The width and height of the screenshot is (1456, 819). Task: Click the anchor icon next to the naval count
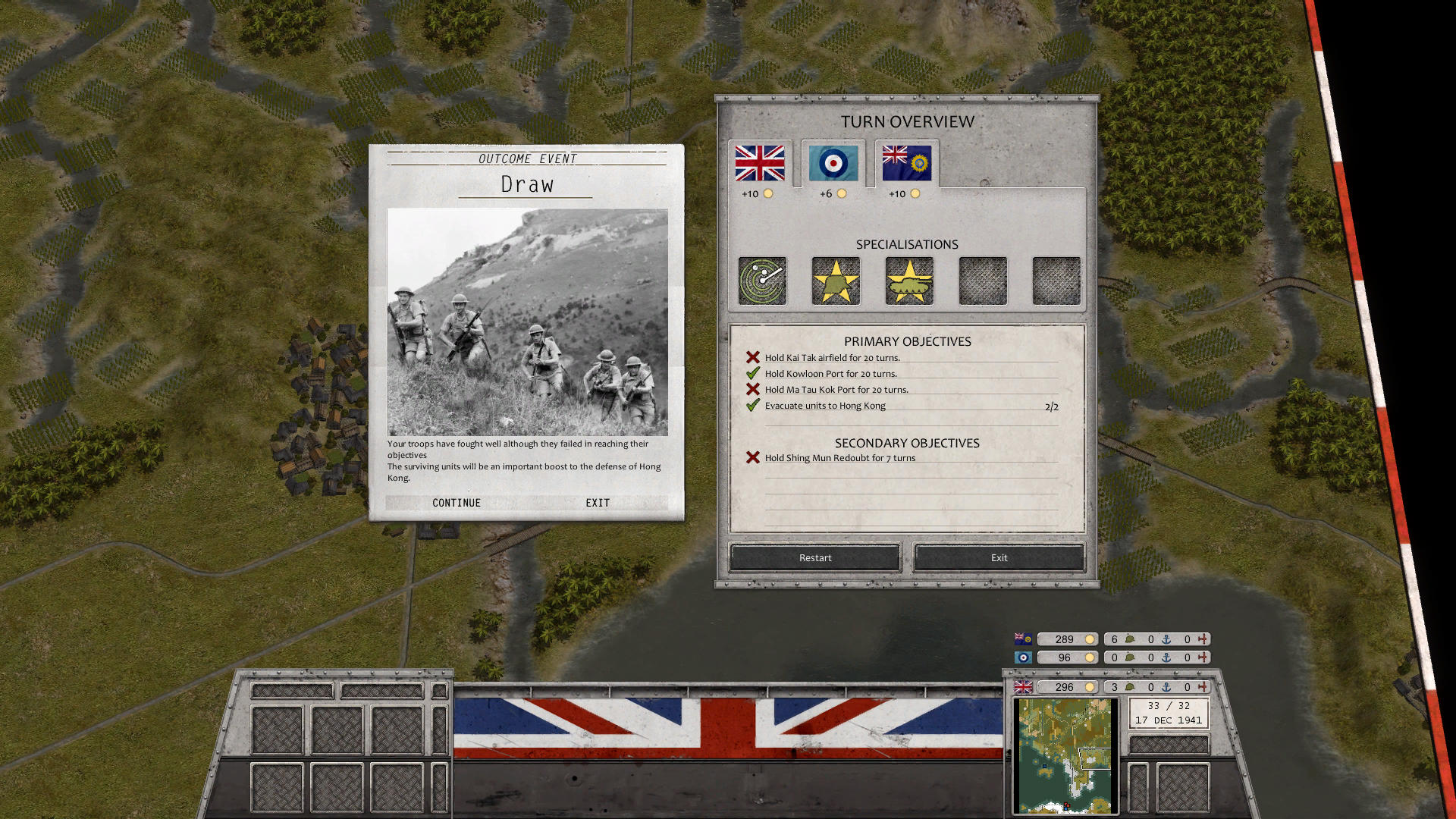click(x=1165, y=687)
